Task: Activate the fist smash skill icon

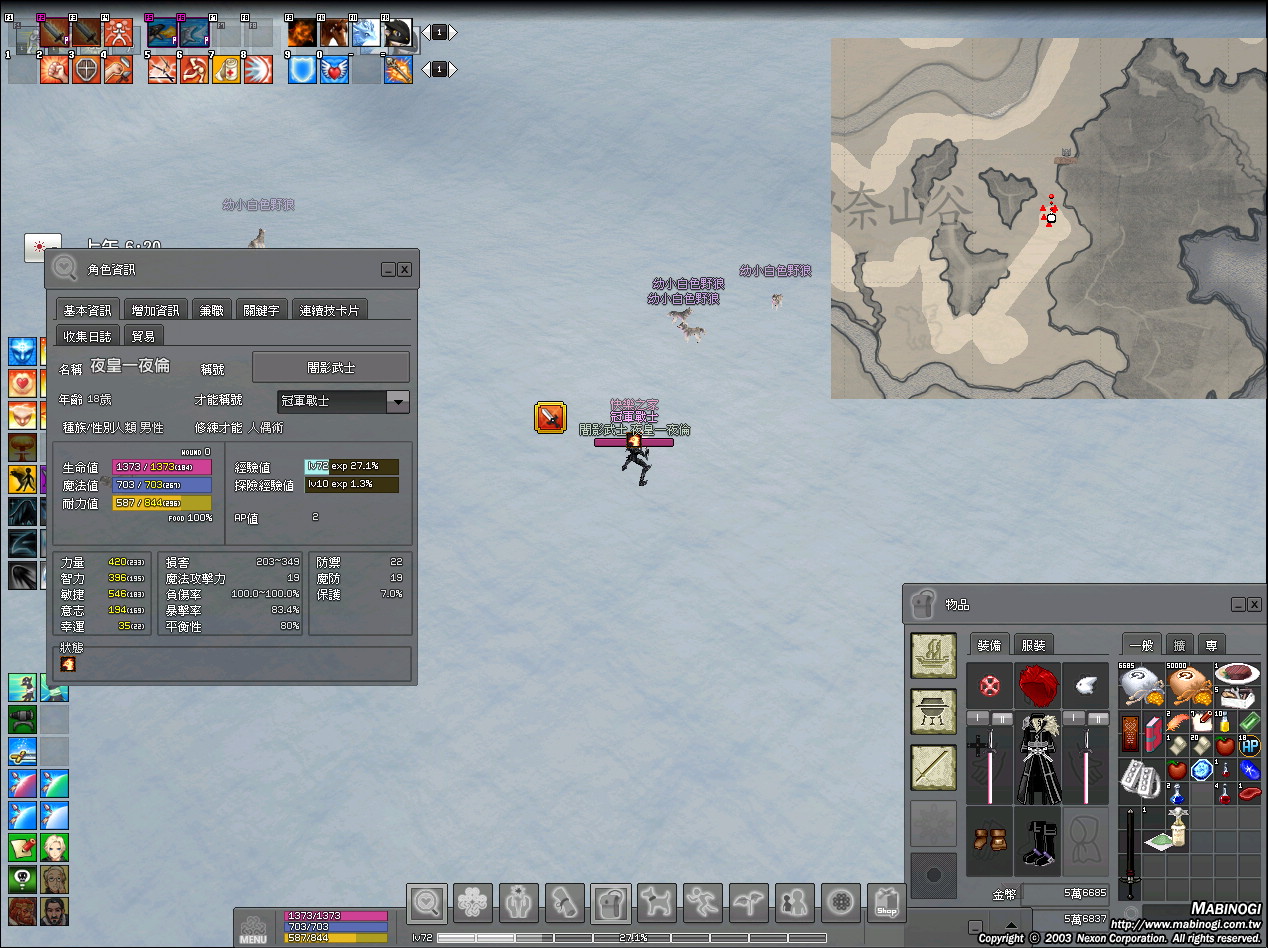Action: pos(54,69)
